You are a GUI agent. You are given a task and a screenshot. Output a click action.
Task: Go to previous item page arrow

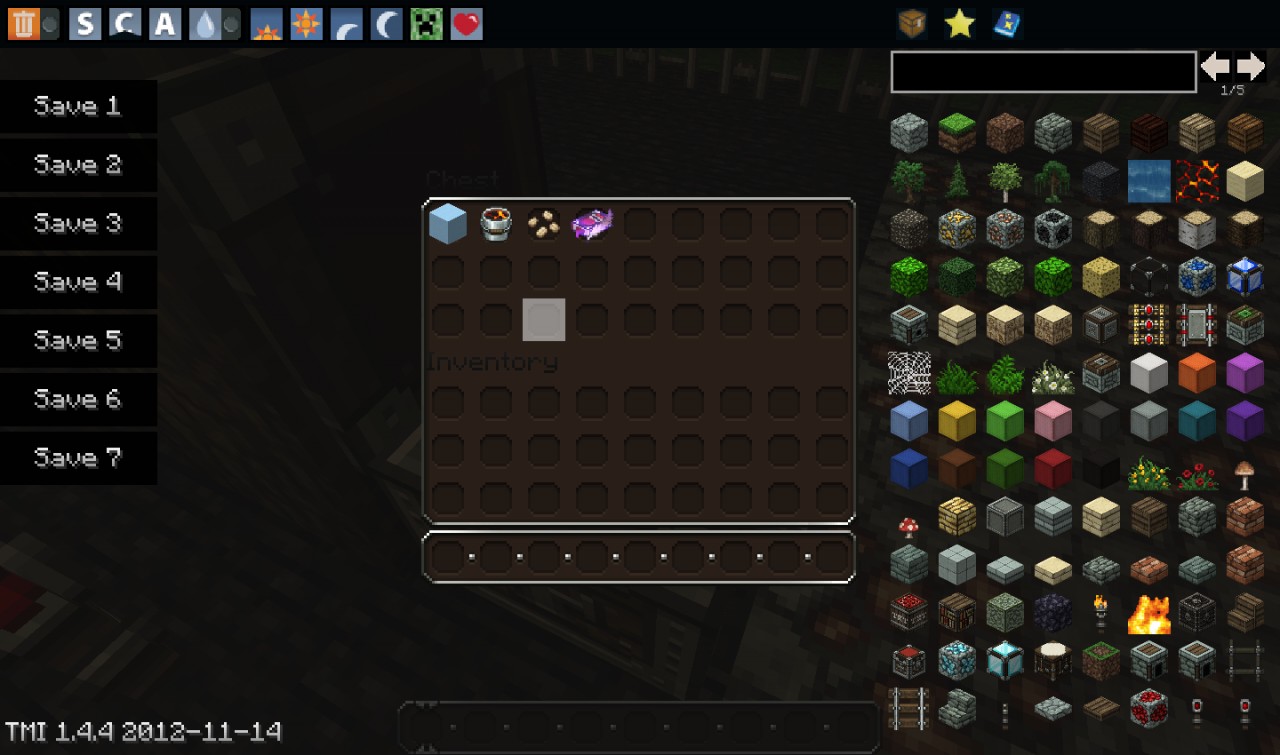[1216, 67]
